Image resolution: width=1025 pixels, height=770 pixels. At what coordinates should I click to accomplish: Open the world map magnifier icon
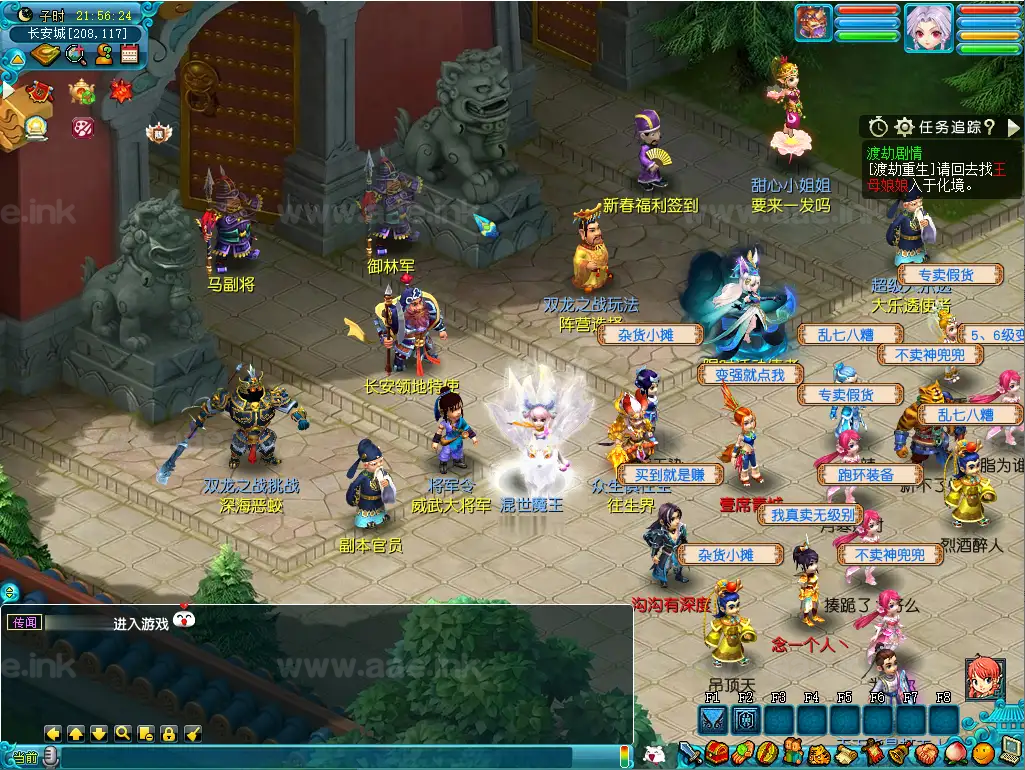click(76, 55)
